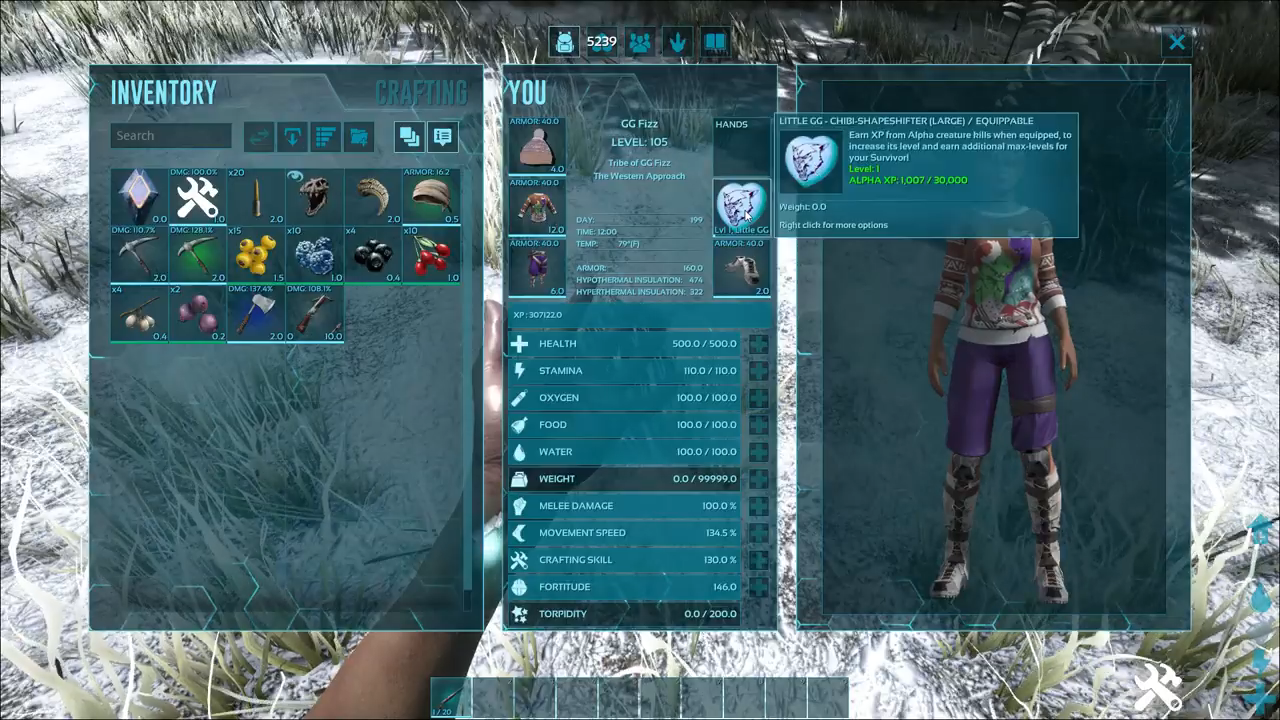Click the sort items button
Image resolution: width=1280 pixels, height=720 pixels.
(325, 137)
